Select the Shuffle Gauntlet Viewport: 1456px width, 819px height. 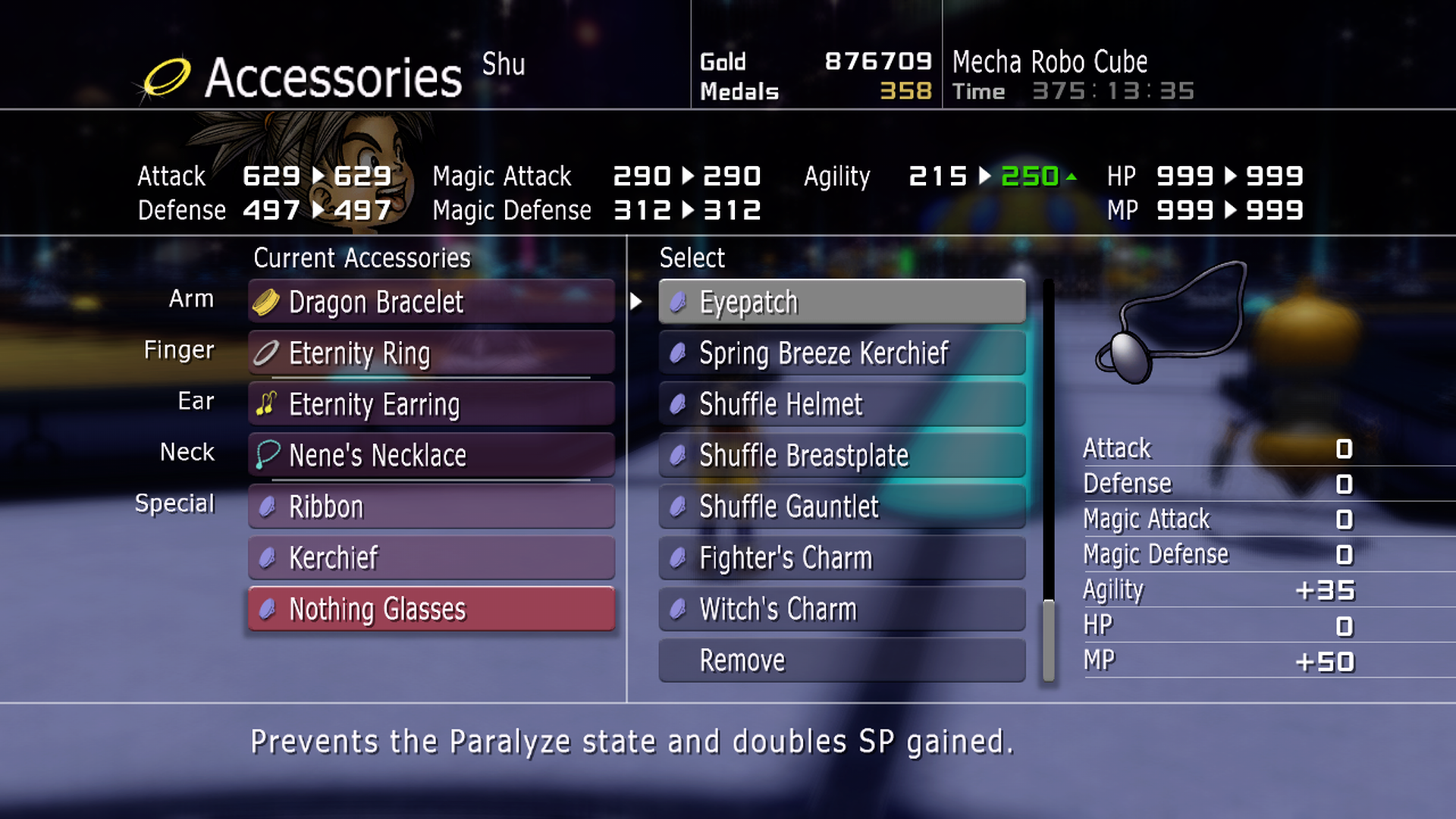(842, 507)
